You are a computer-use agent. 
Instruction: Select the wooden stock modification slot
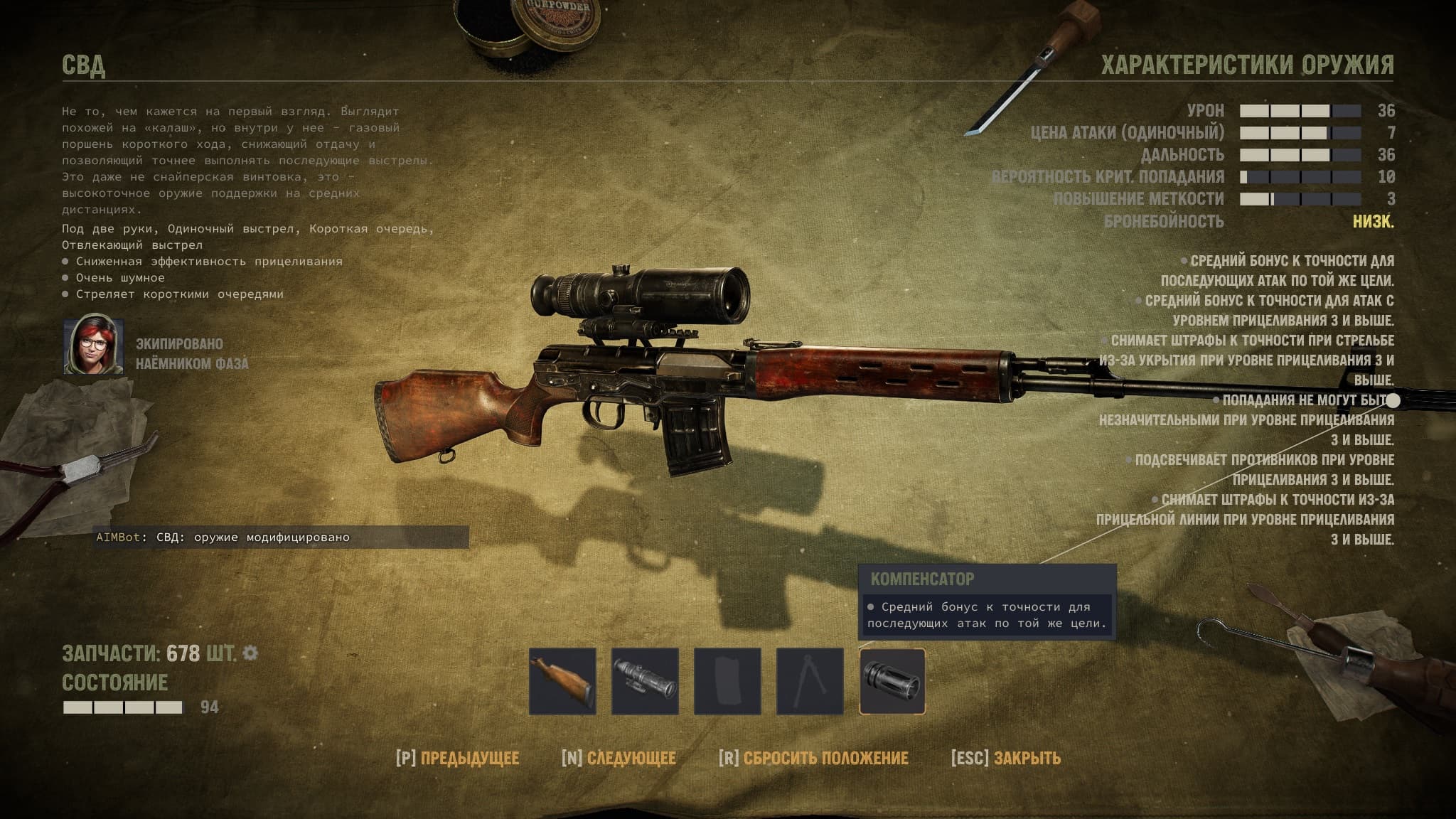point(562,681)
